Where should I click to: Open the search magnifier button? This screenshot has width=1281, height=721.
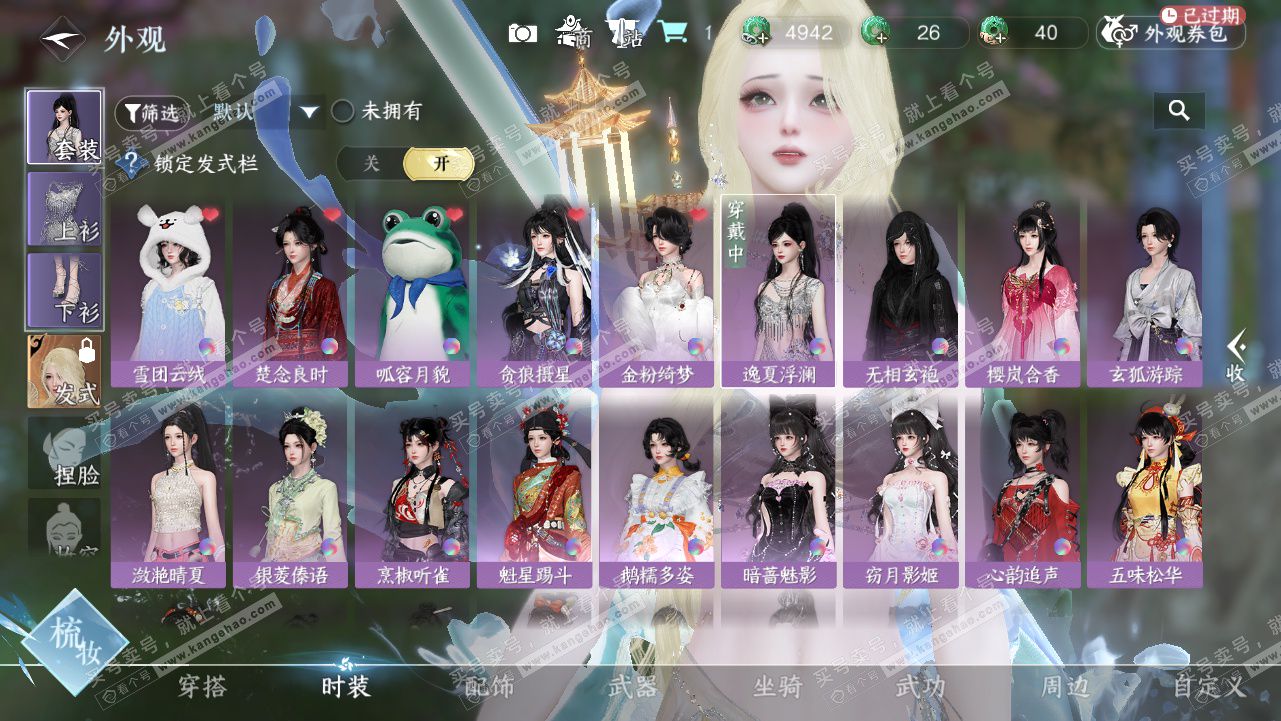(1179, 111)
